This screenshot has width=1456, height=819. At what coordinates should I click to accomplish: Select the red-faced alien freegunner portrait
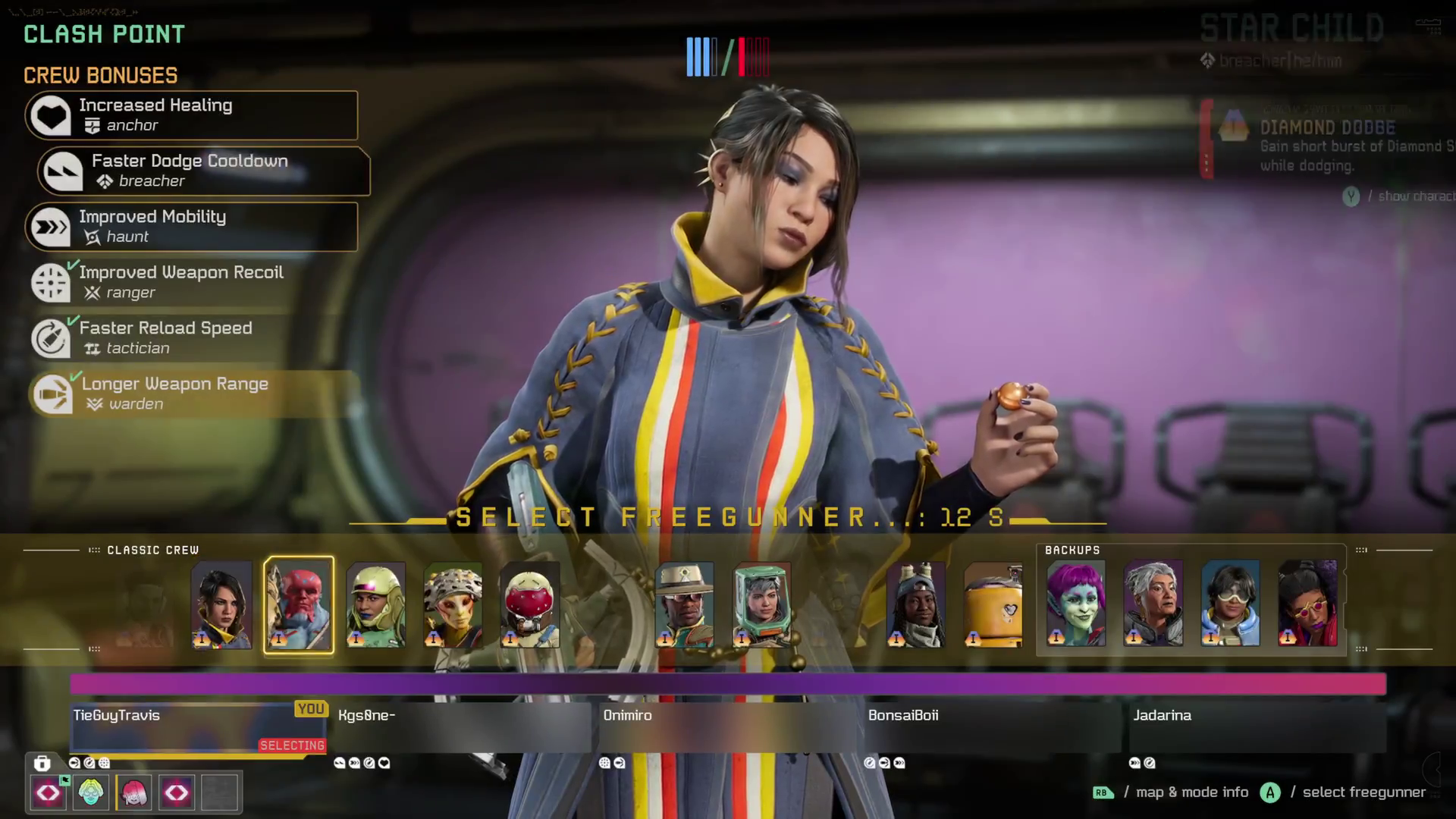[x=298, y=605]
